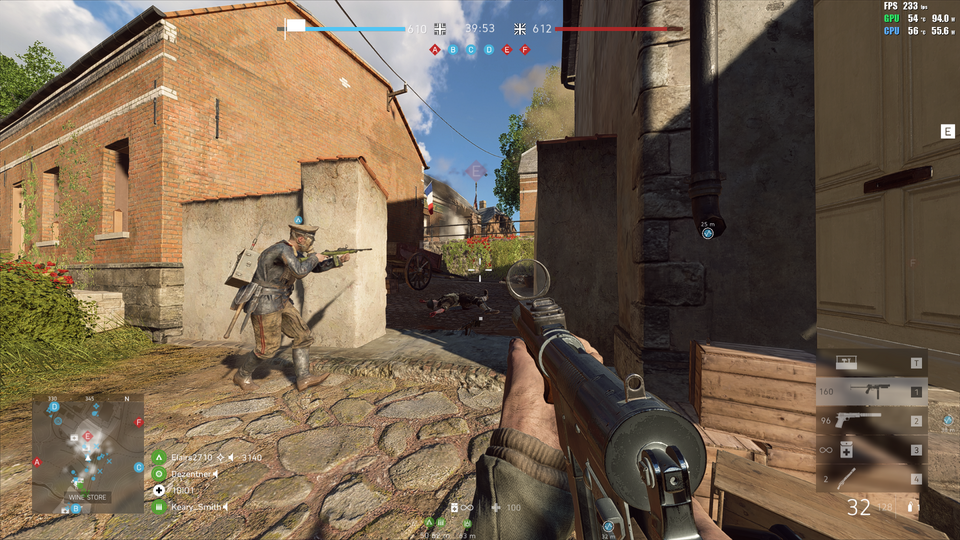
Task: Switch to the pistol sidearm slot
Action: pos(870,421)
